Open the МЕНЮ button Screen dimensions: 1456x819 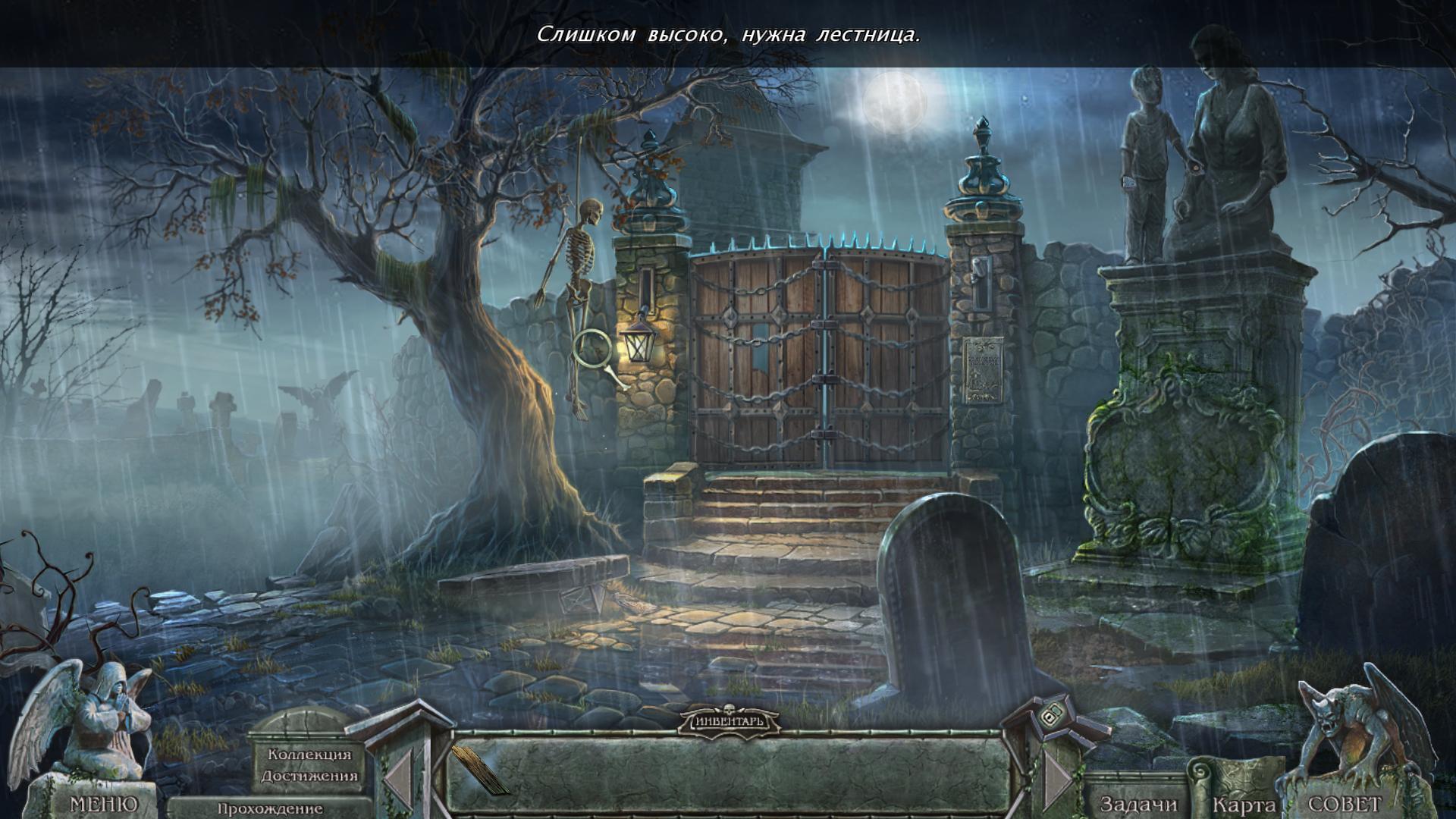click(103, 803)
